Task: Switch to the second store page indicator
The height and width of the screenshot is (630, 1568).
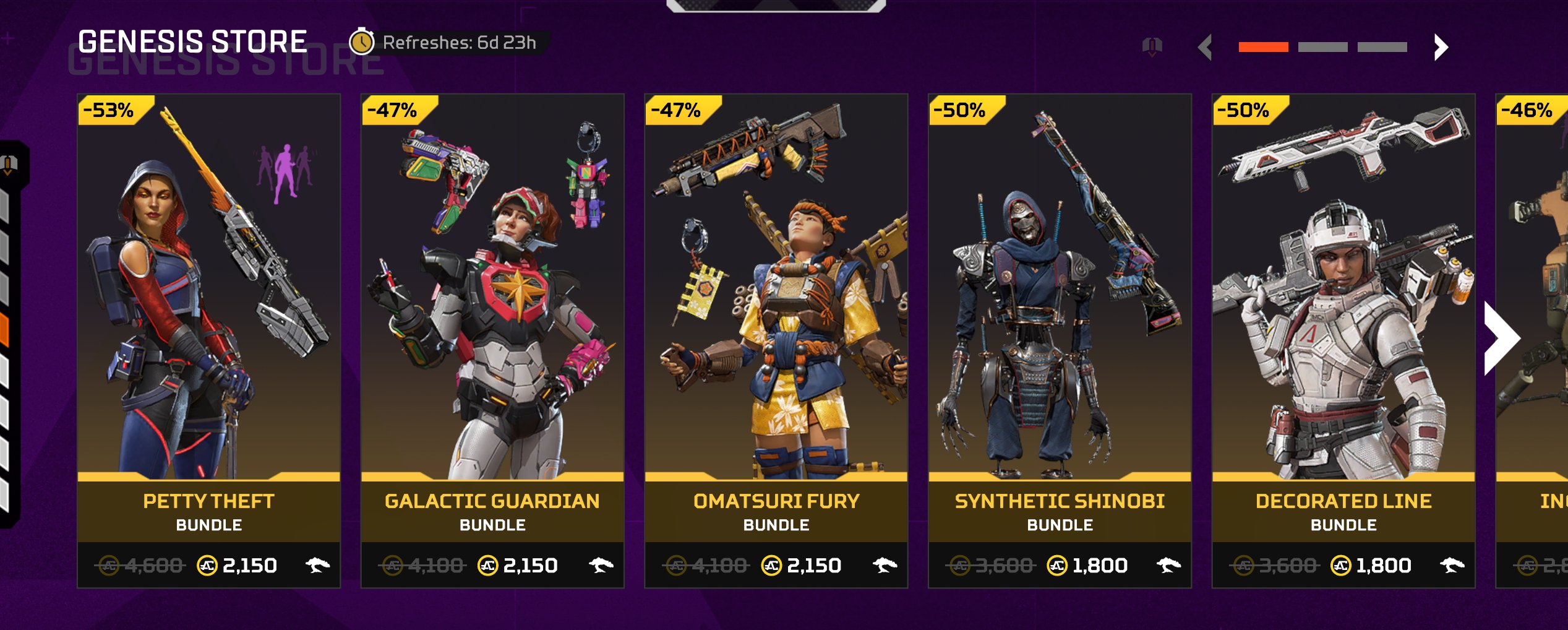Action: tap(1322, 47)
